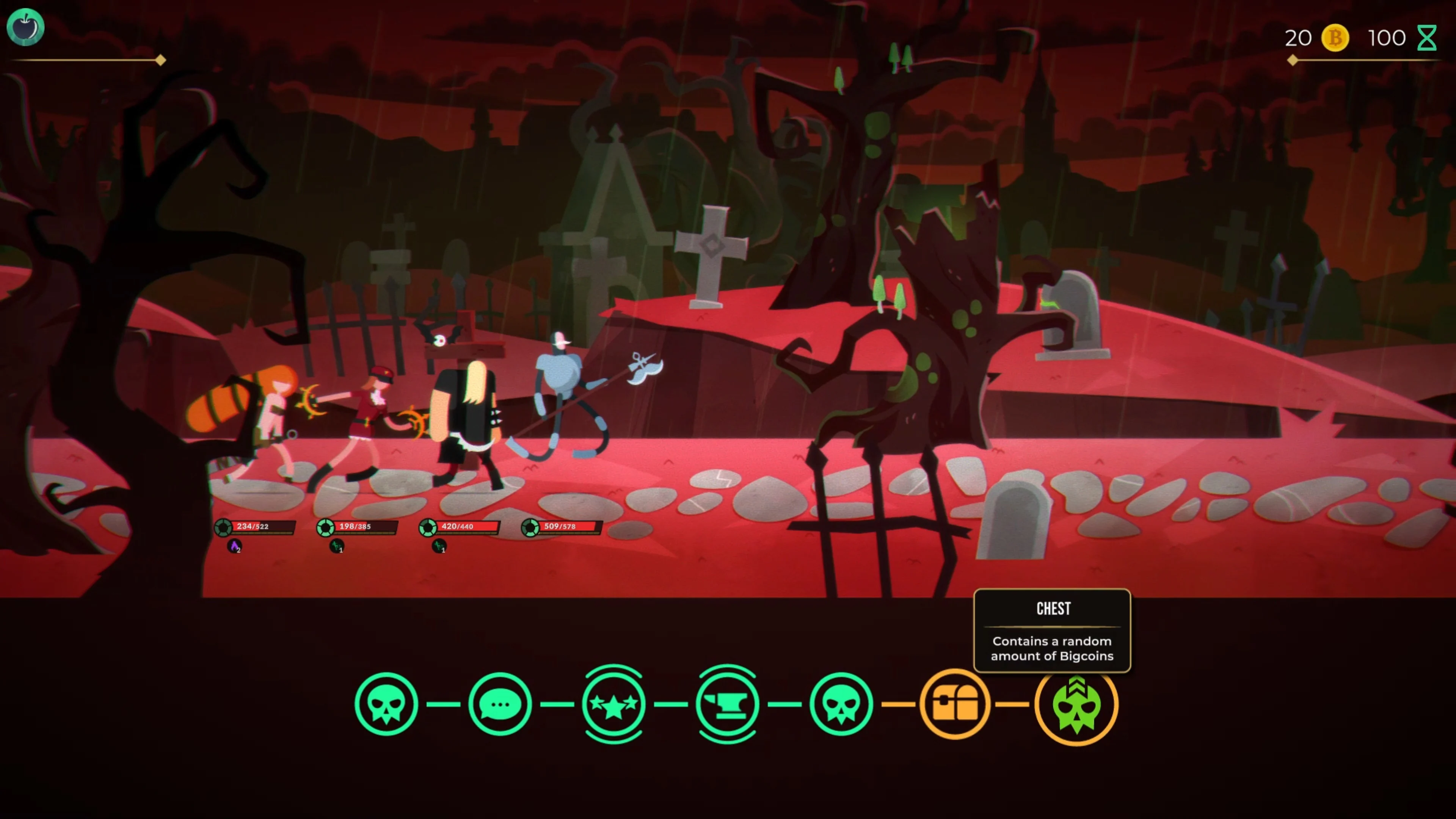Click the Bigcoin currency icon

pos(1335,38)
